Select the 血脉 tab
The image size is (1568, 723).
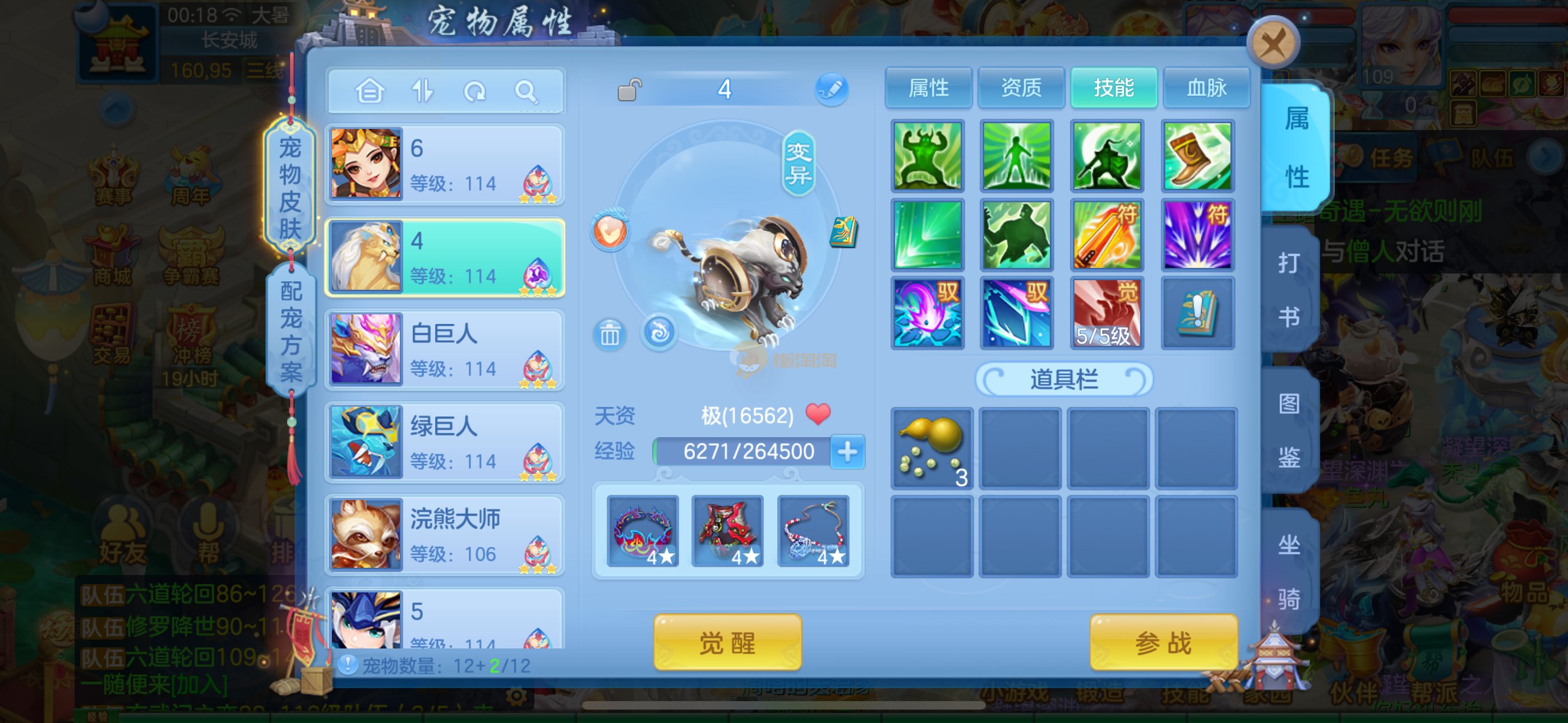coord(1206,88)
